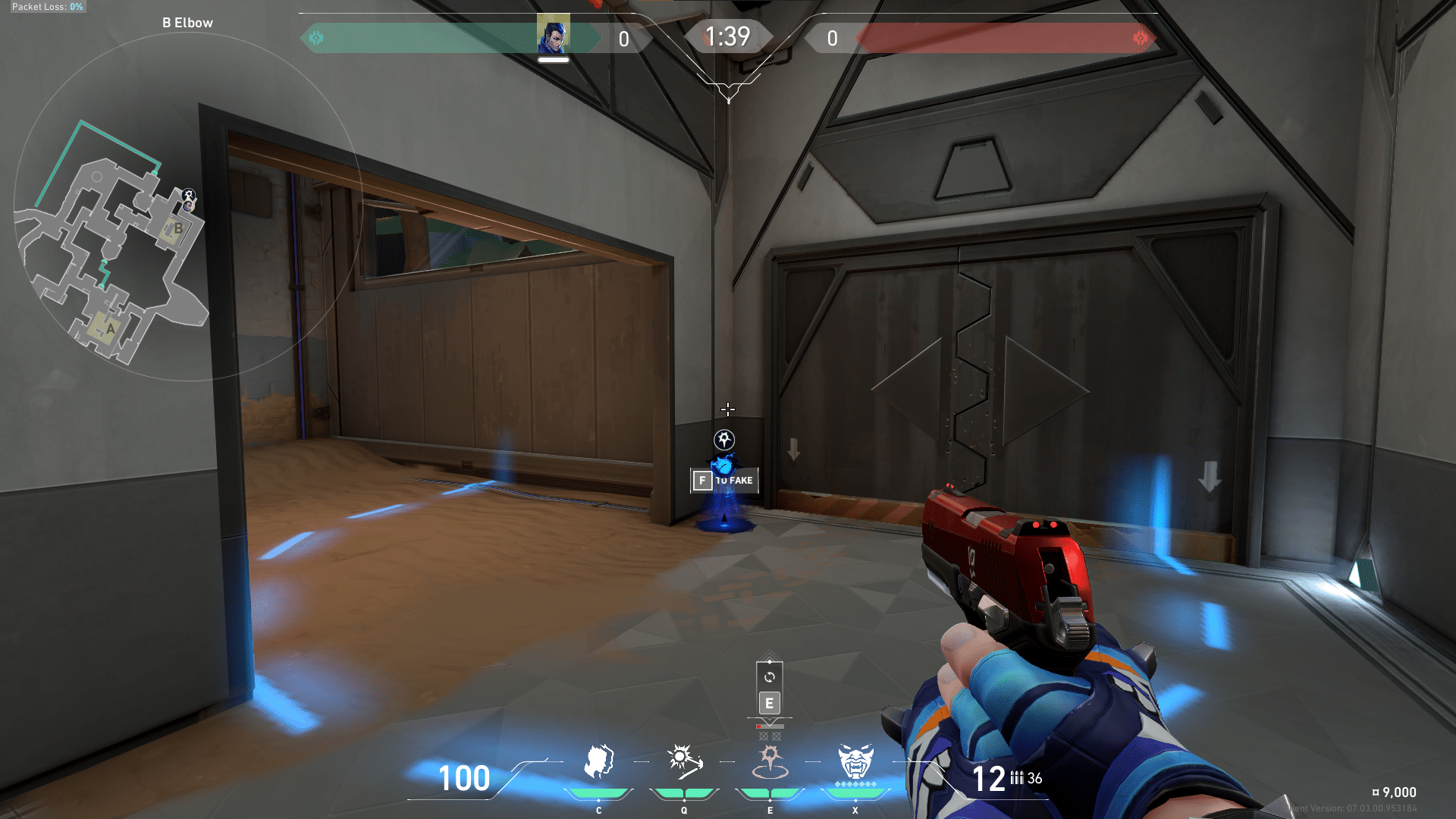The image size is (1456, 819).
Task: Click the green team emblem in the top bar
Action: (x=317, y=38)
